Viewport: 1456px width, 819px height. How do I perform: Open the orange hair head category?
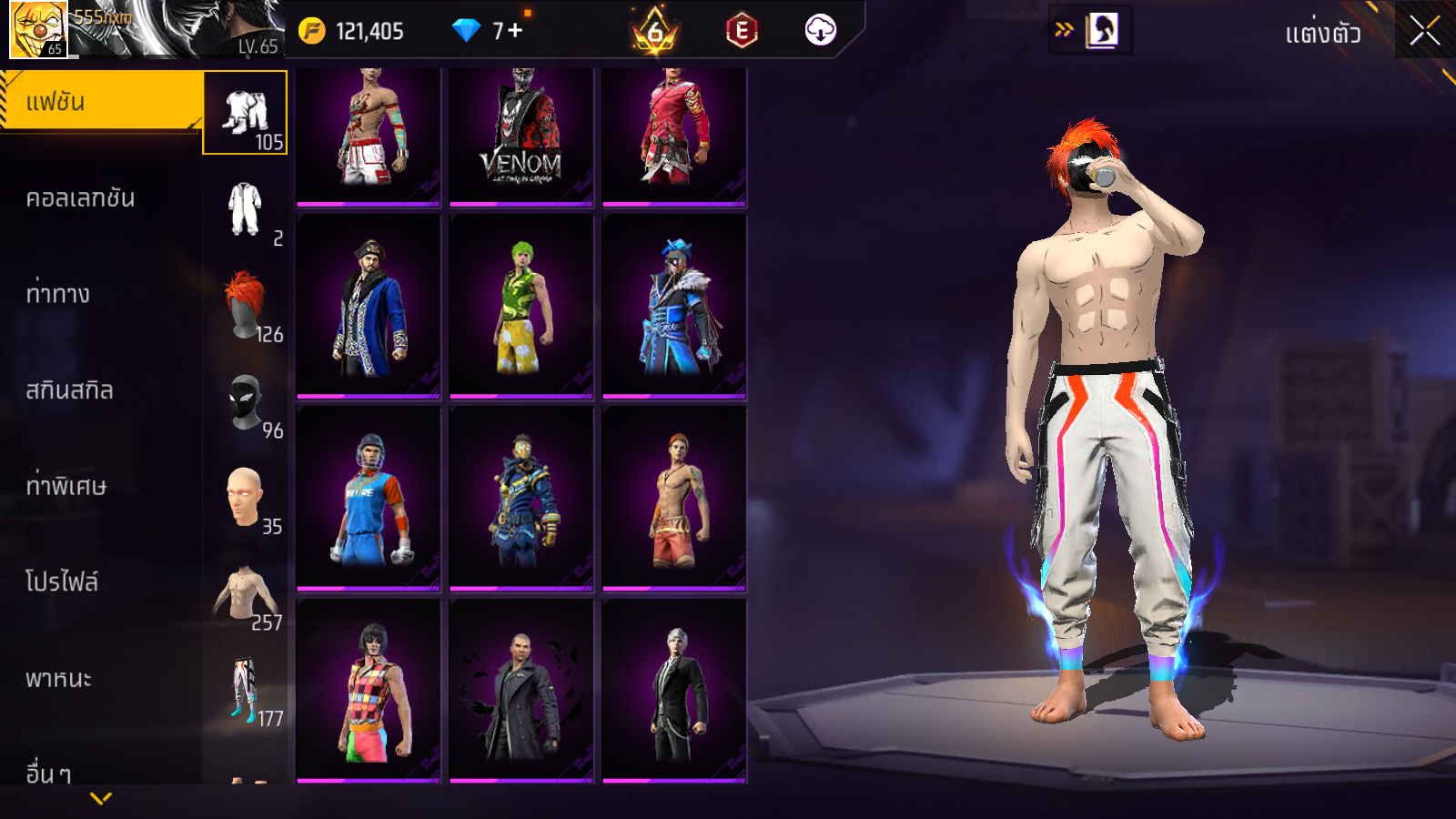coord(245,305)
